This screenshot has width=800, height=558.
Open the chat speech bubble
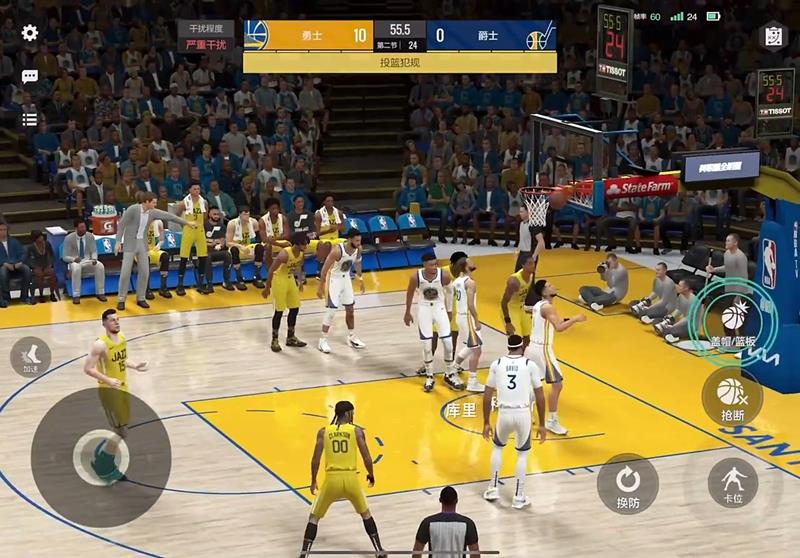(30, 76)
